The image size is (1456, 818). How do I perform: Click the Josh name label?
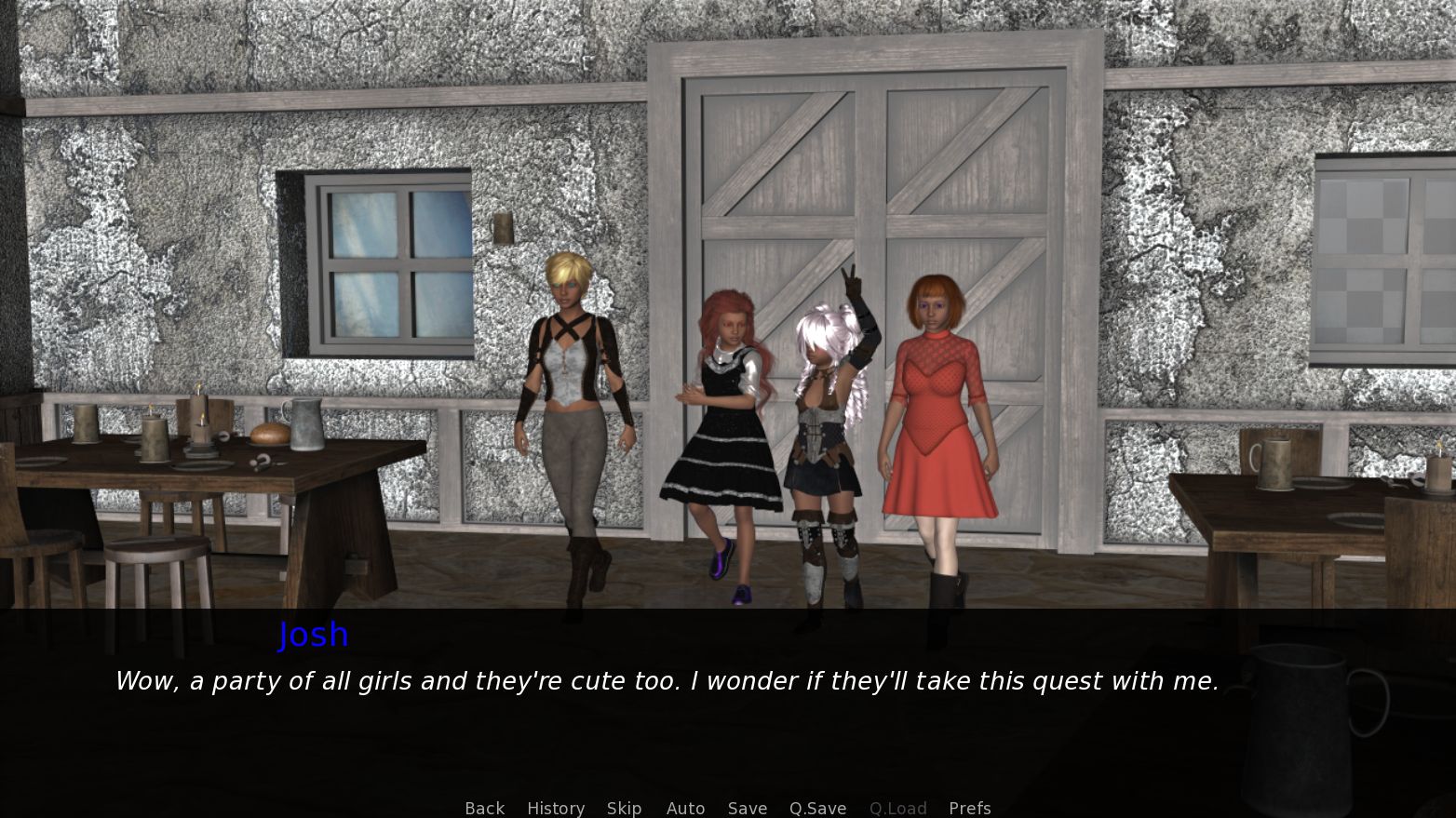314,635
